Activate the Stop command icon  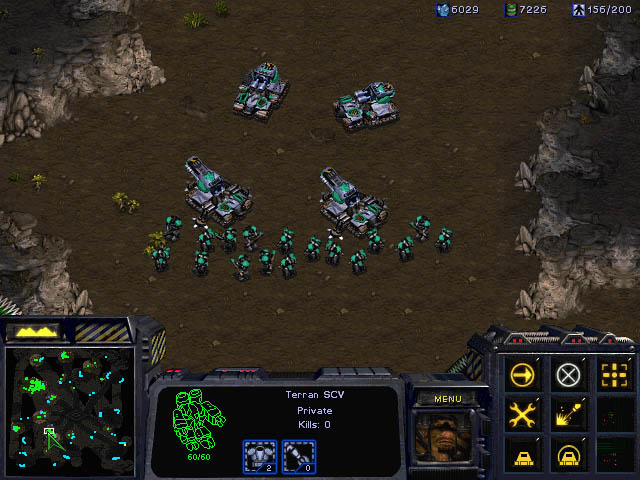[568, 375]
